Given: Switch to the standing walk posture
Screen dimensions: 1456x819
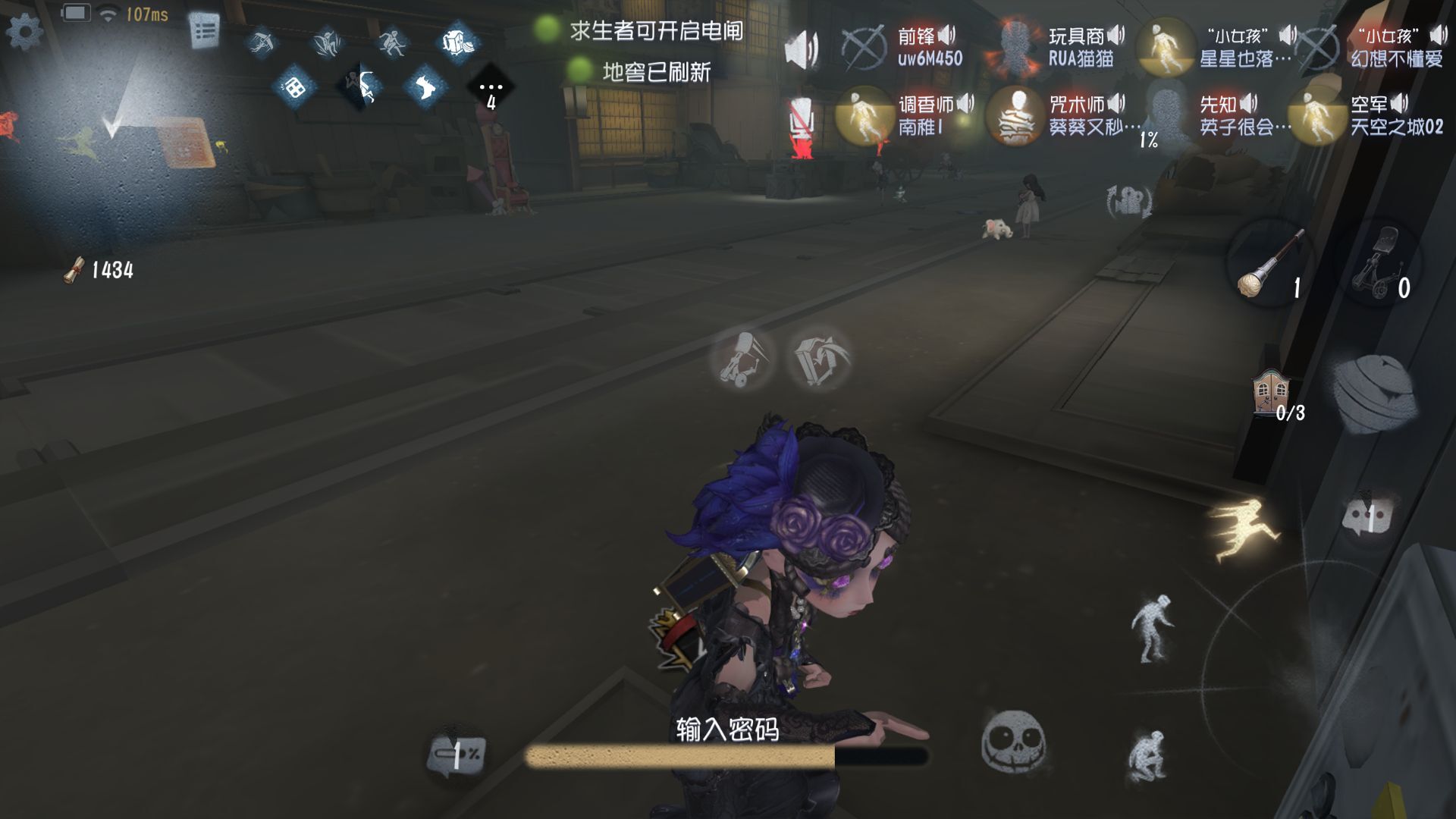Looking at the screenshot, I should (1151, 628).
